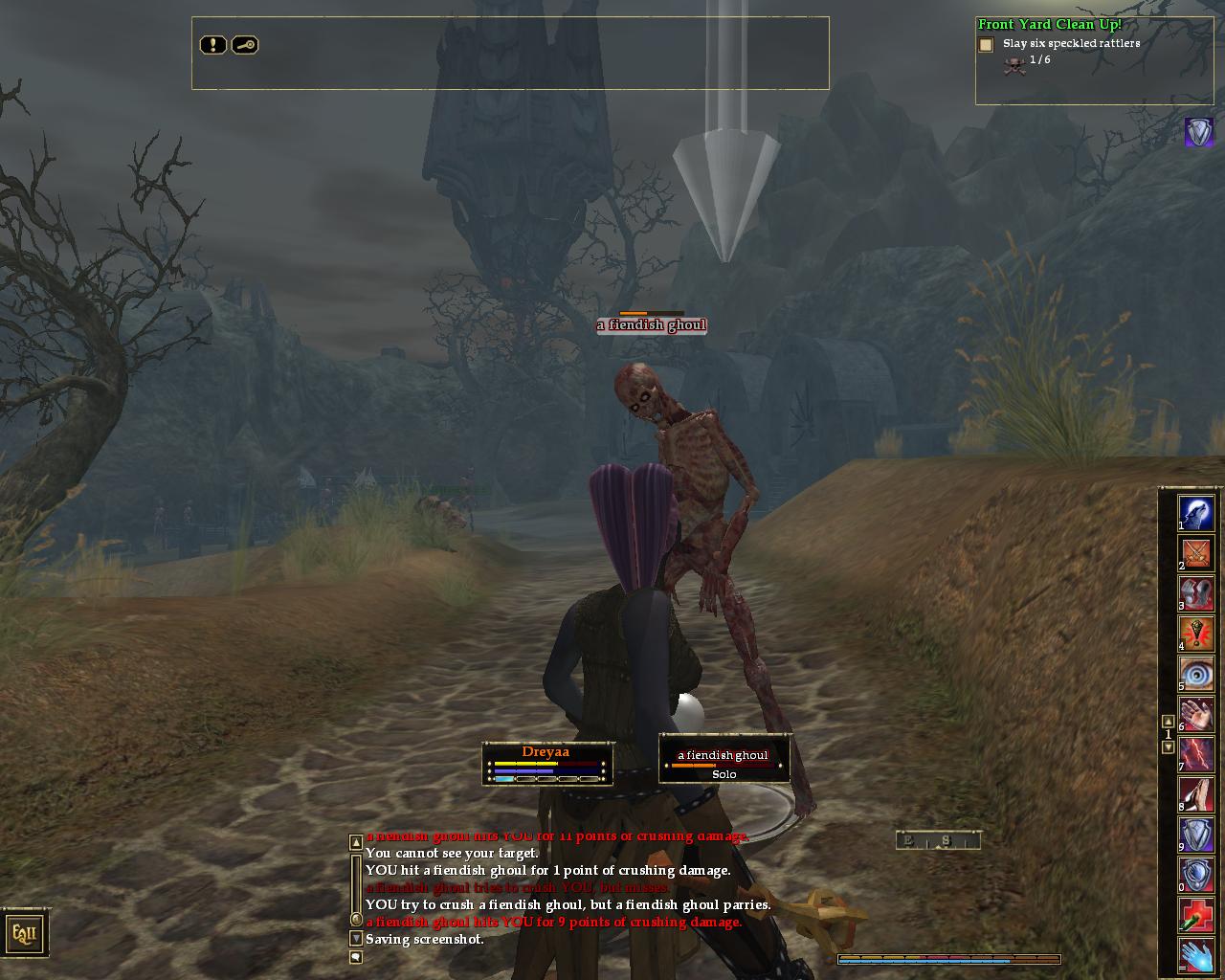Screen dimensions: 1225x980
Task: Cast the red lightning ability in slot 7
Action: pos(1196,754)
